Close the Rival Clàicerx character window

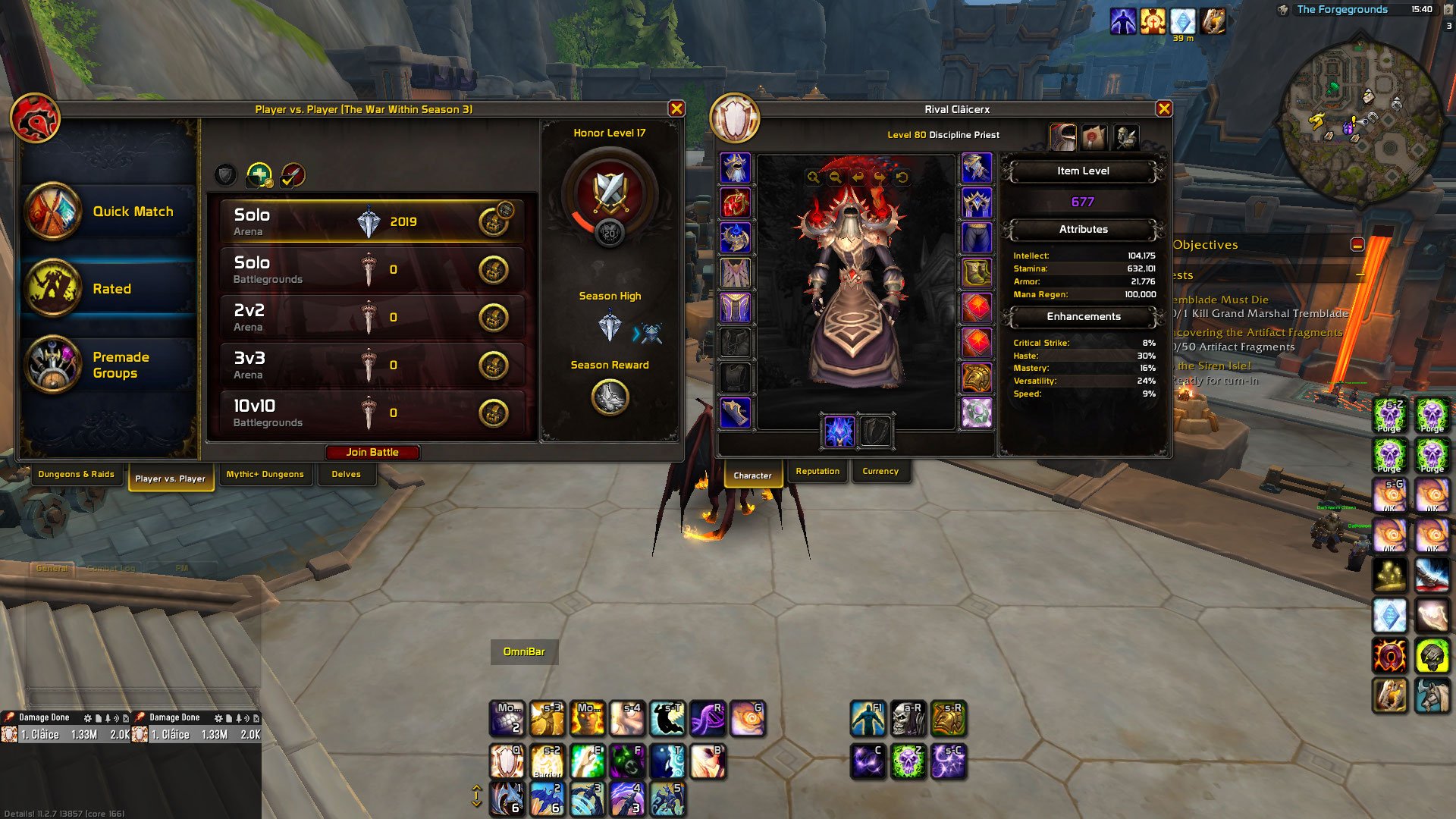point(1164,109)
